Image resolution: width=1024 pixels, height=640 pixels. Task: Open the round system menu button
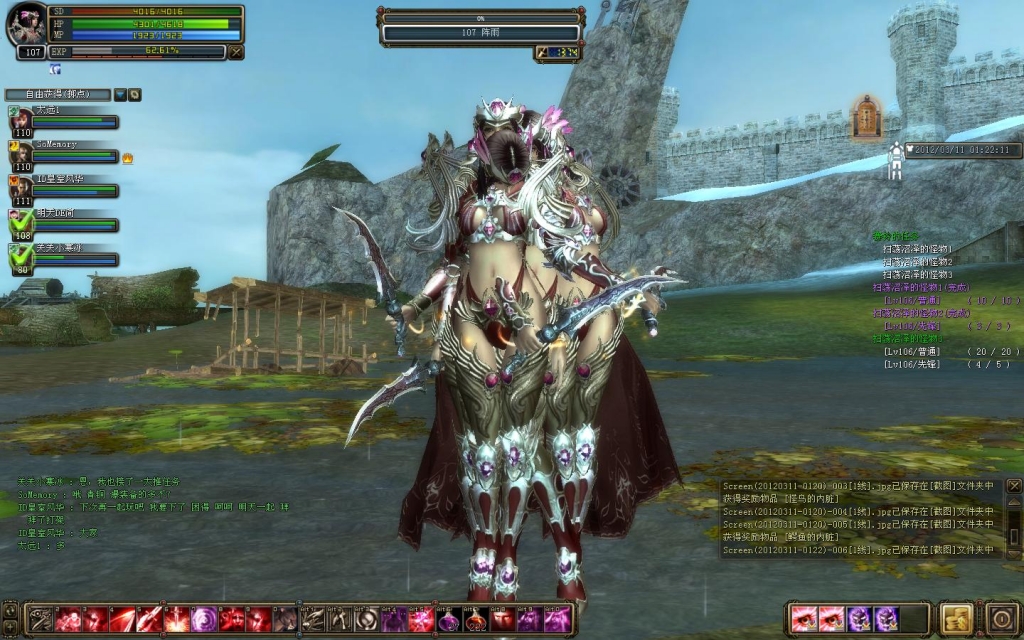pos(1001,618)
